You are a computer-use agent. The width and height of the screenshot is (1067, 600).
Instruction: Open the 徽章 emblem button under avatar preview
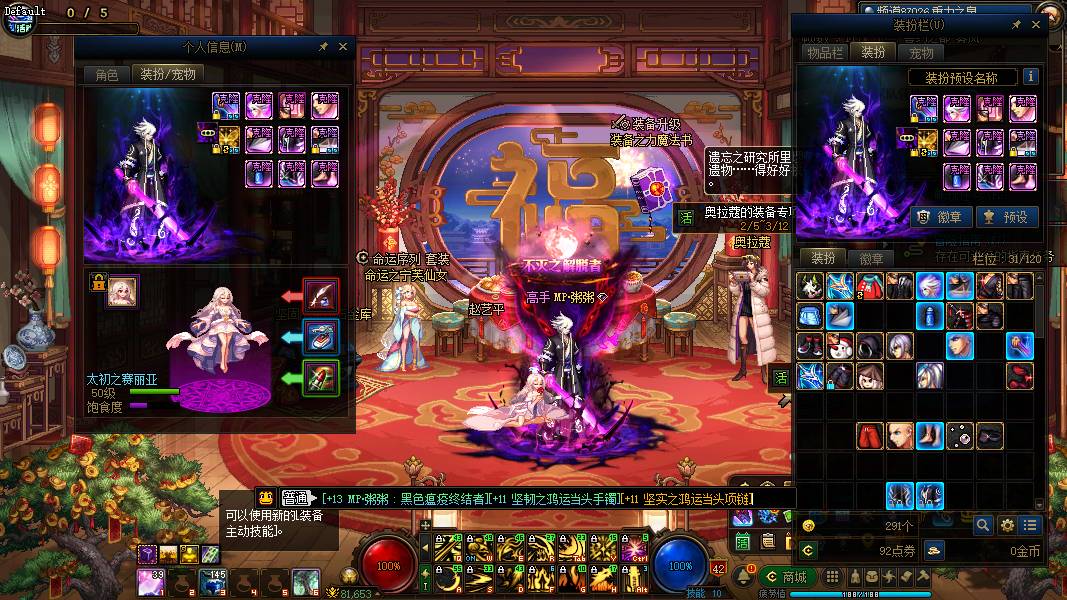click(x=941, y=217)
